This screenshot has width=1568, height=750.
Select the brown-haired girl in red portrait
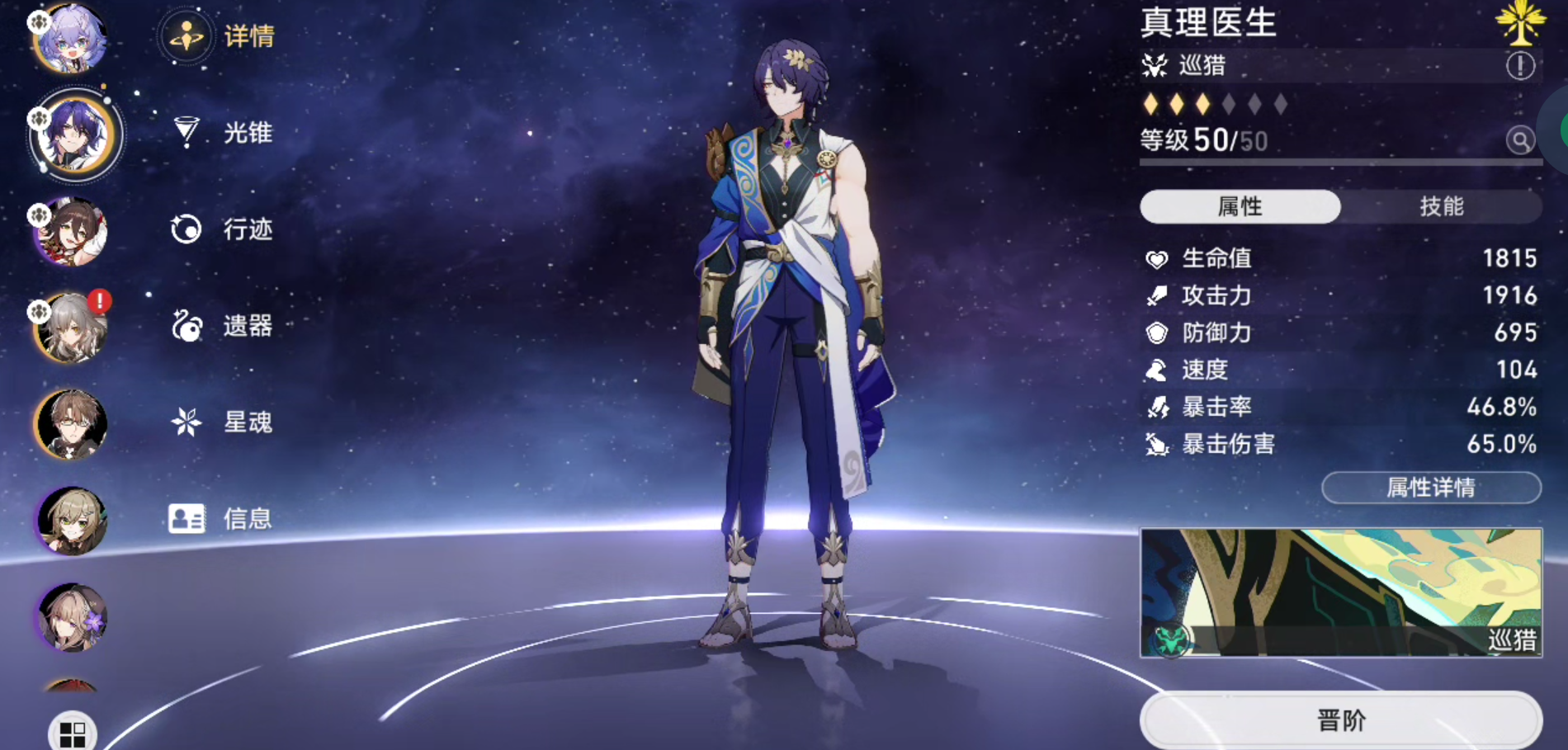pyautogui.click(x=71, y=232)
